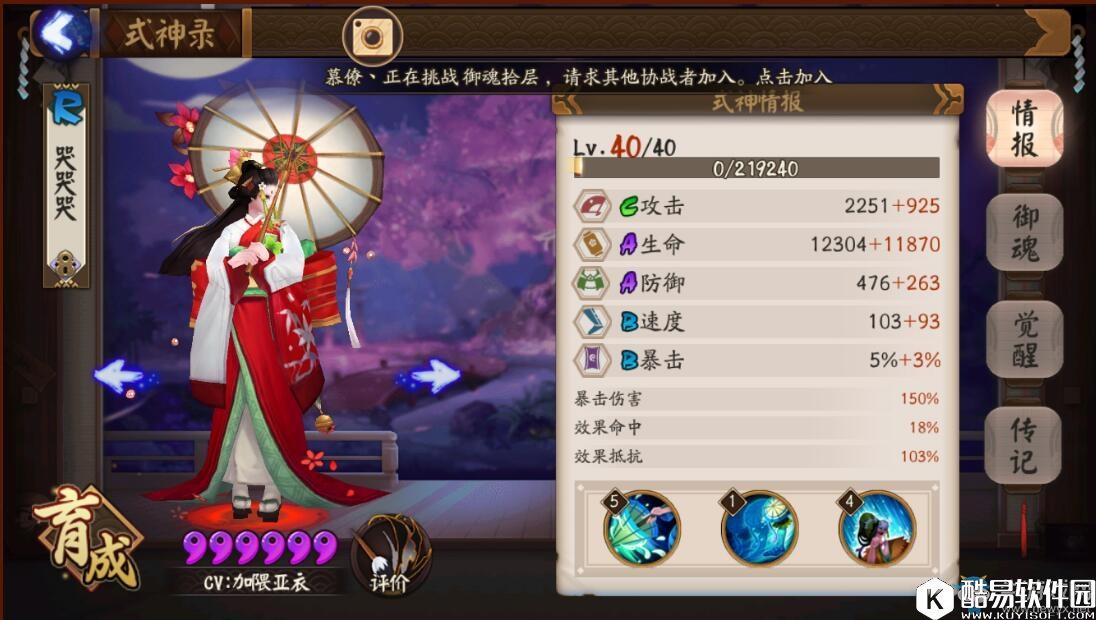Show the next shikigami with right arrow
Viewport: 1096px width, 620px height.
pos(432,377)
